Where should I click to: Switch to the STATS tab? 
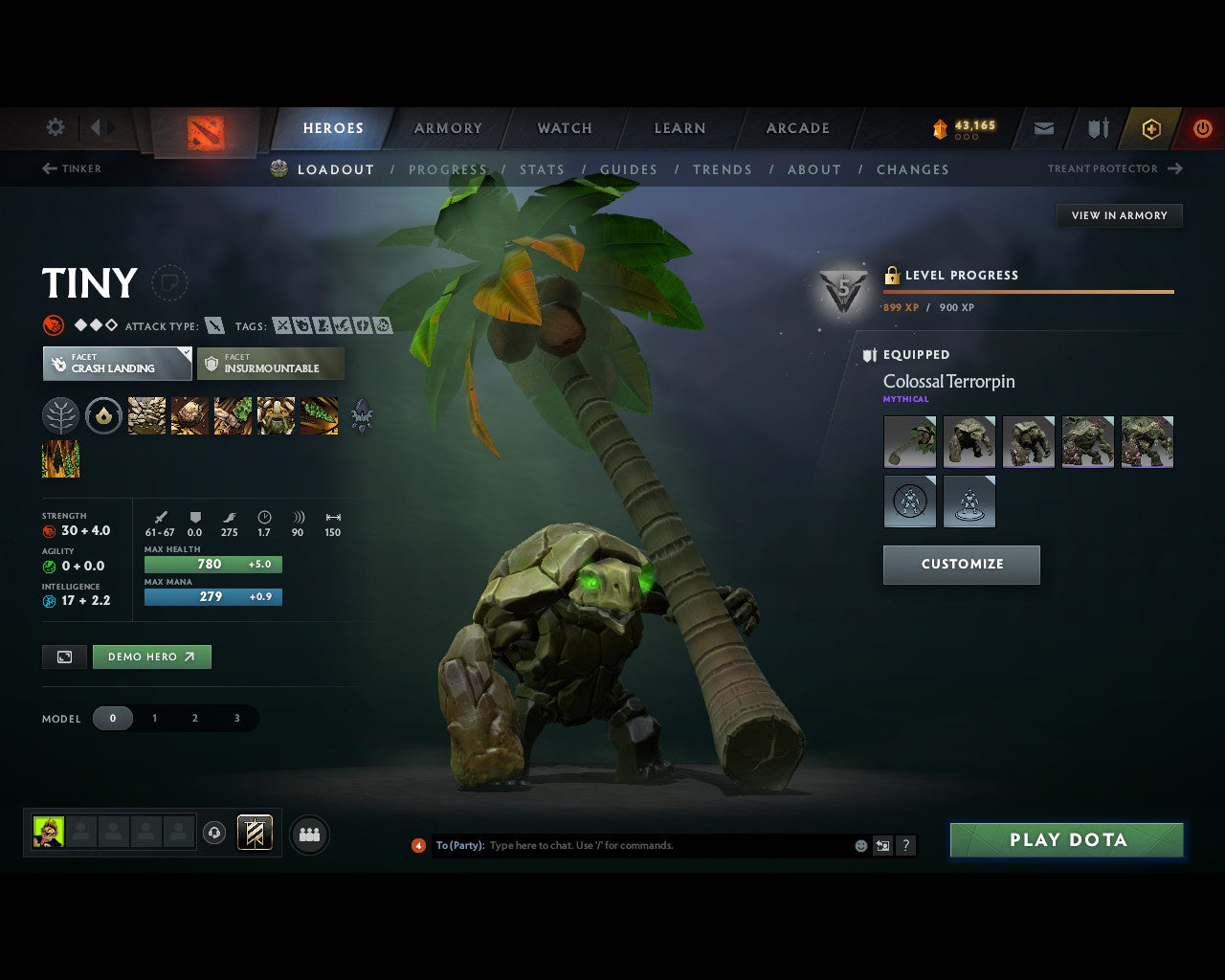pos(542,169)
